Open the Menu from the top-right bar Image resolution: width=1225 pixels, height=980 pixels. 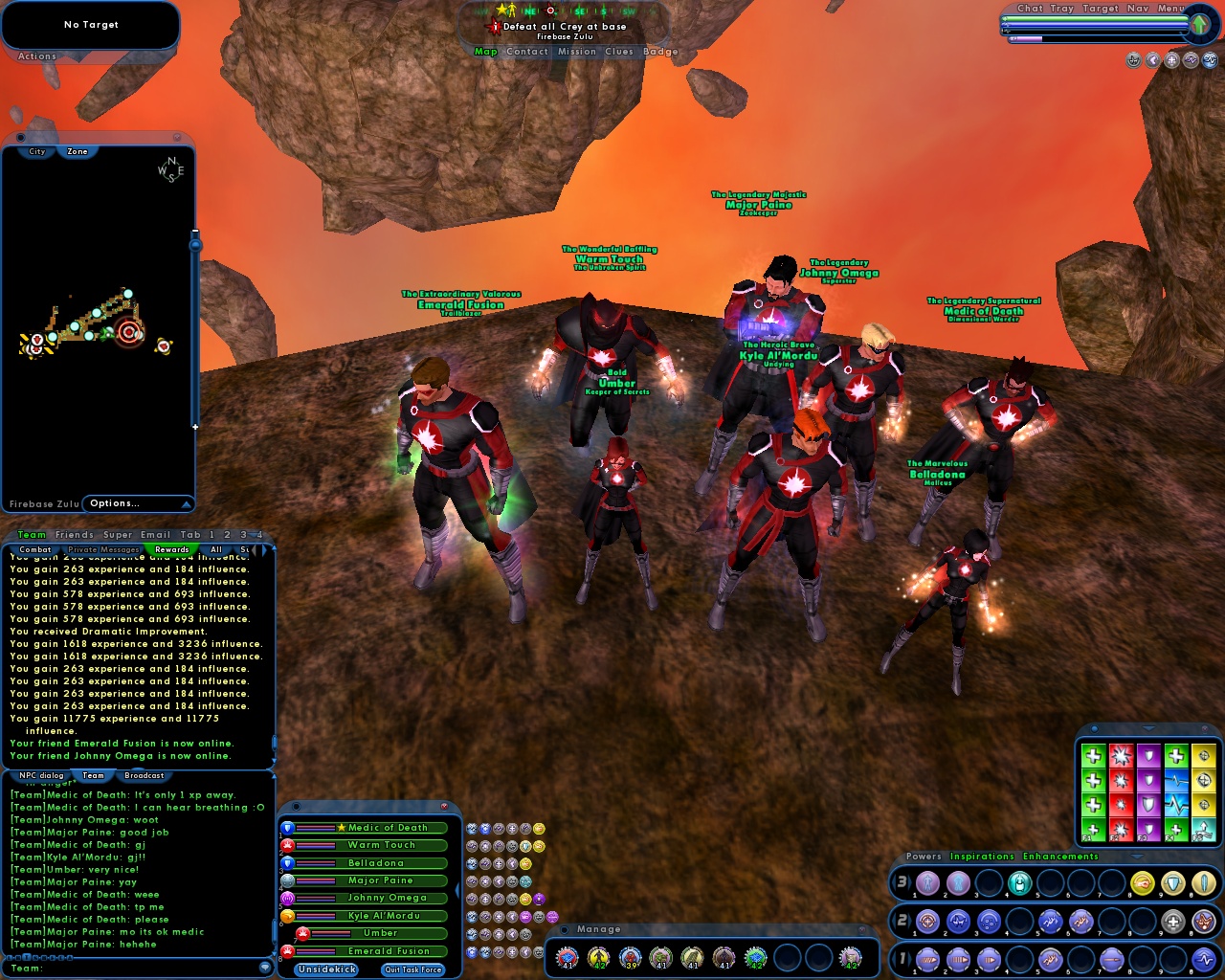click(x=1169, y=8)
